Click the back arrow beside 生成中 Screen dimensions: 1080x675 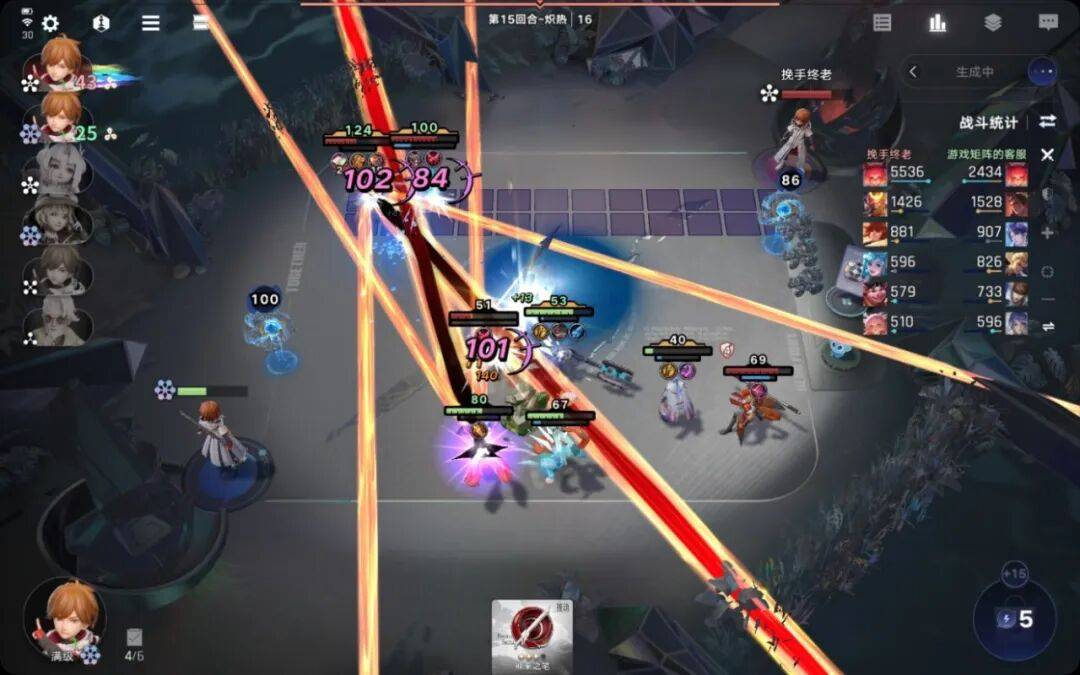(912, 72)
